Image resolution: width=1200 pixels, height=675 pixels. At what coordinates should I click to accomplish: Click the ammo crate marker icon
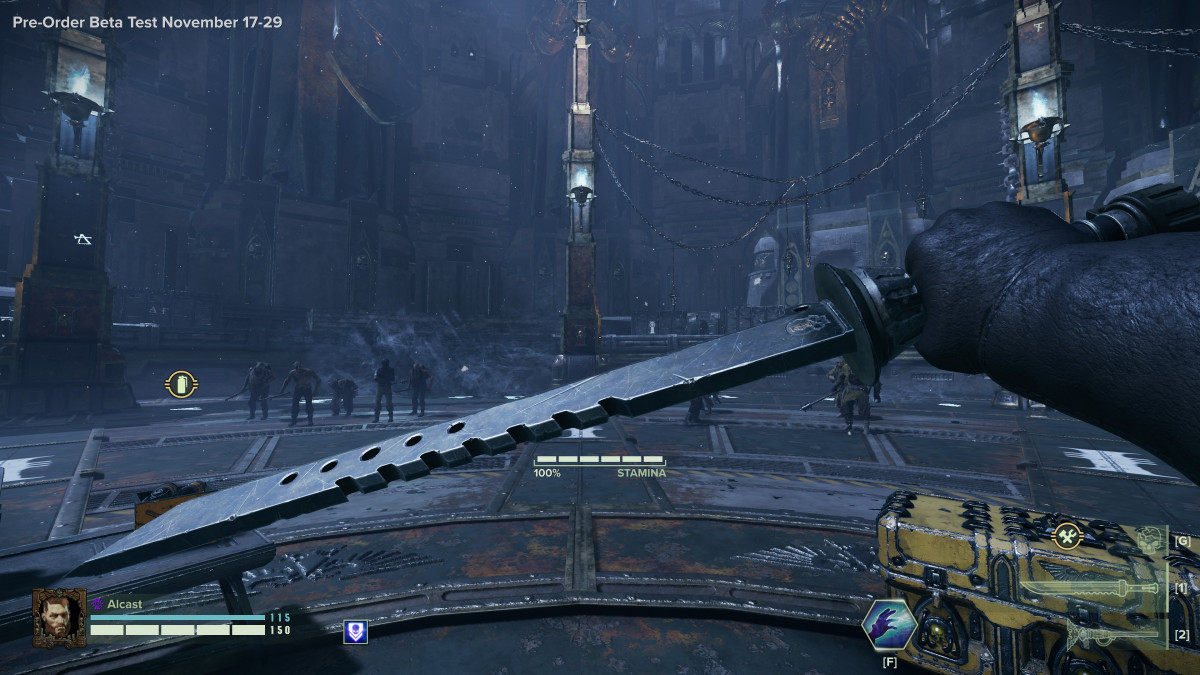(x=181, y=384)
